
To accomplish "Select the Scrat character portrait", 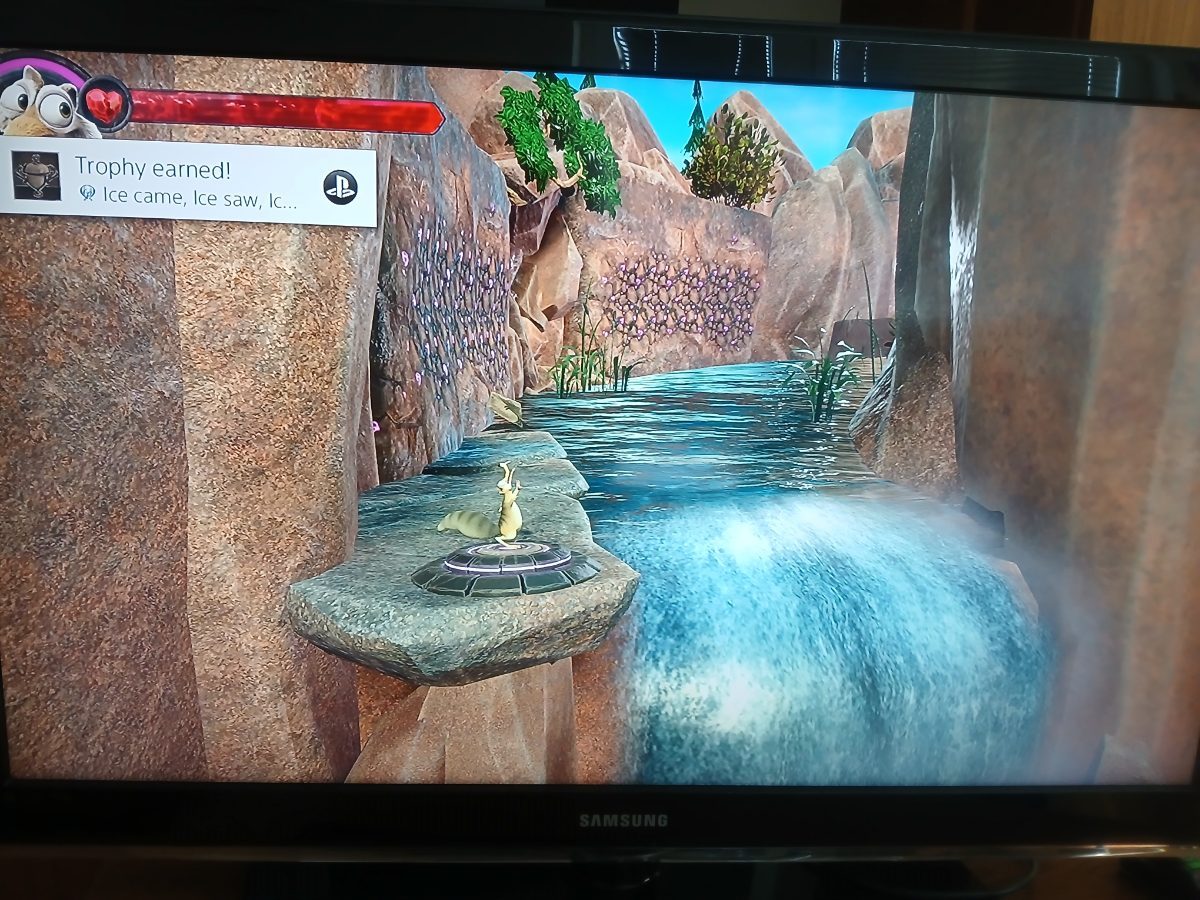I will [40, 97].
